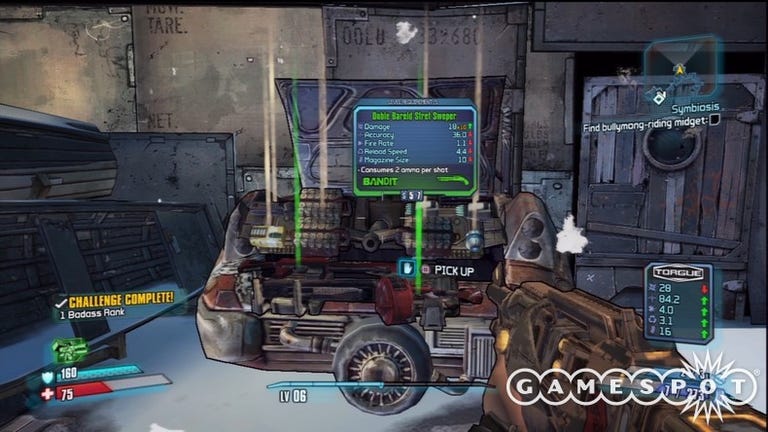
Task: Select the Bandit shotgun item card
Action: click(414, 150)
